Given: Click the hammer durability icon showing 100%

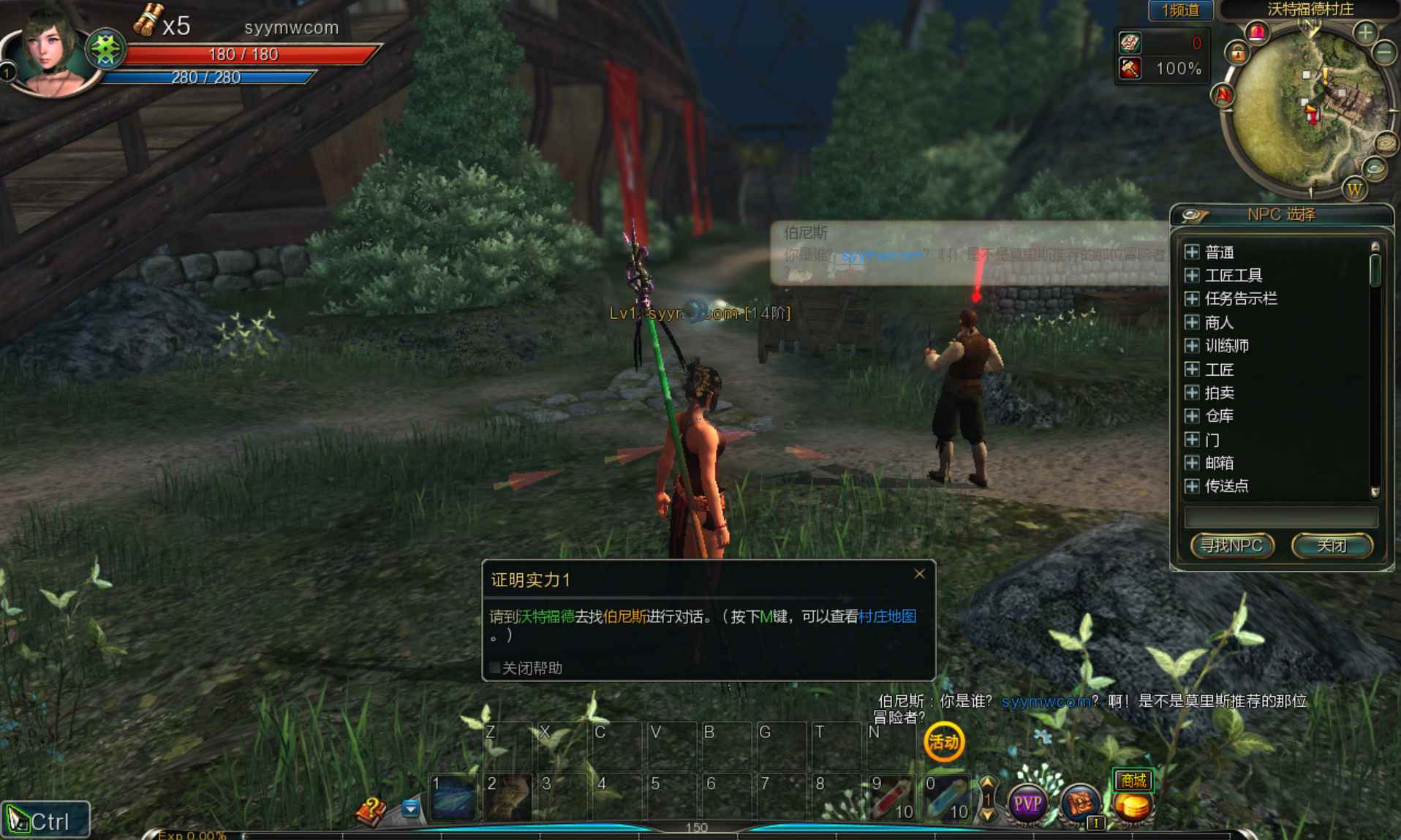Looking at the screenshot, I should pyautogui.click(x=1130, y=68).
